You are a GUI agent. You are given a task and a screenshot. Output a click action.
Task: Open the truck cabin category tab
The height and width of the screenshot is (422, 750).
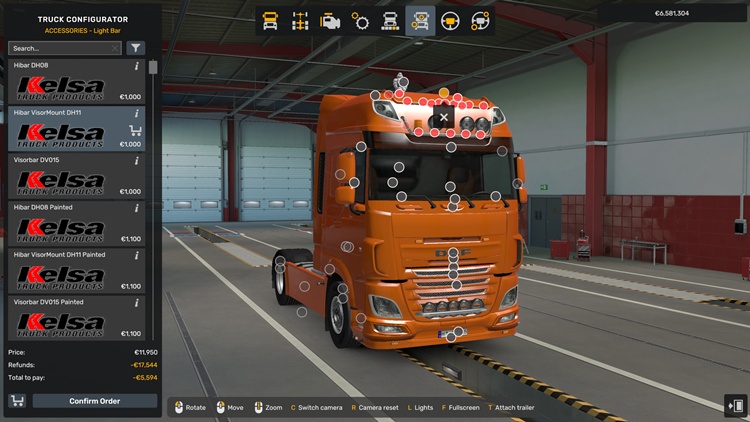click(270, 20)
